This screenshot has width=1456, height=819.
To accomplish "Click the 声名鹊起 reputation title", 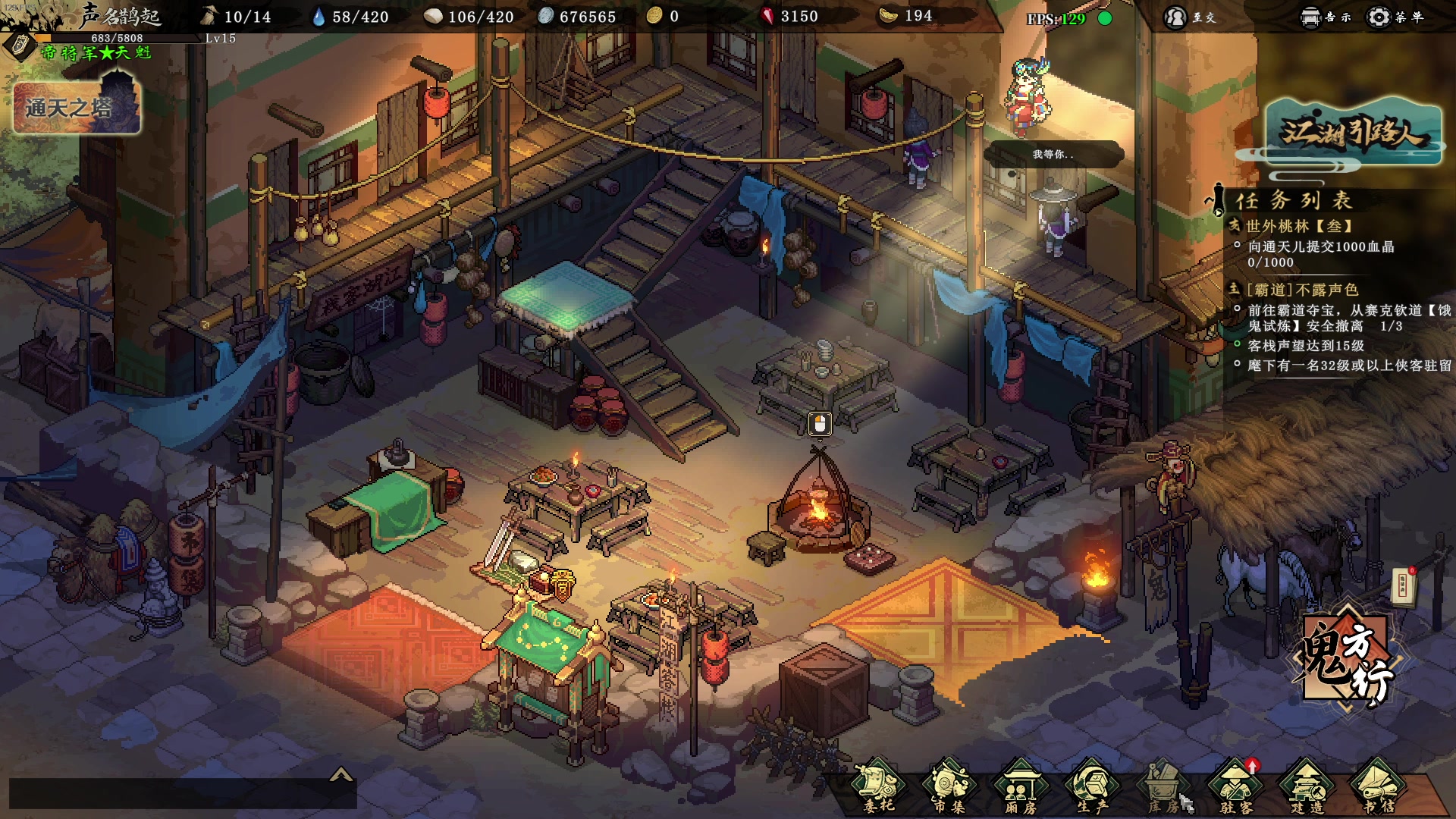I will (120, 15).
